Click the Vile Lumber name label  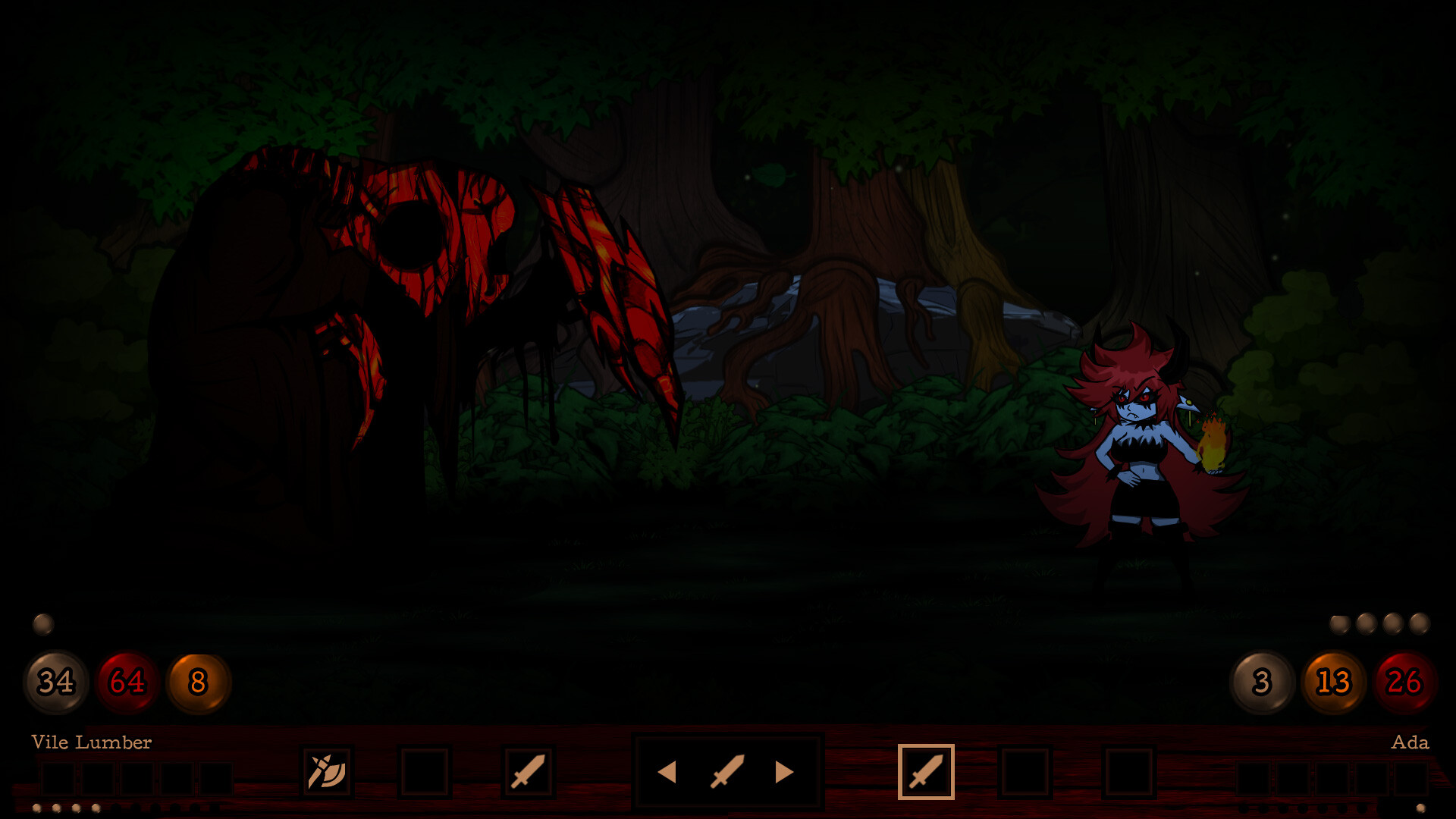click(90, 742)
